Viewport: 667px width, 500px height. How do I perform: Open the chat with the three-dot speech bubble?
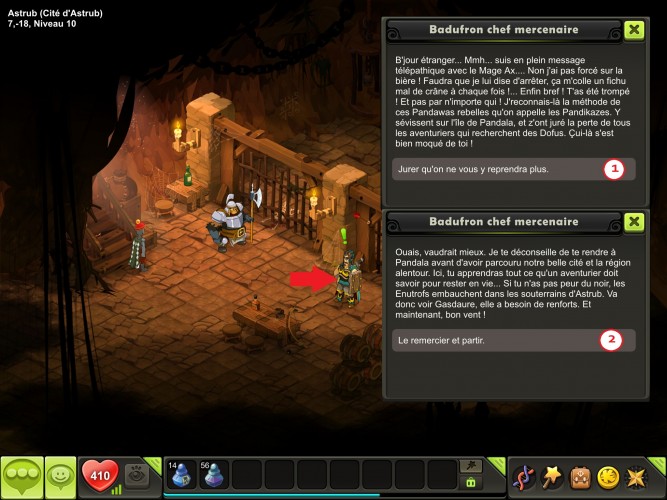[x=21, y=477]
